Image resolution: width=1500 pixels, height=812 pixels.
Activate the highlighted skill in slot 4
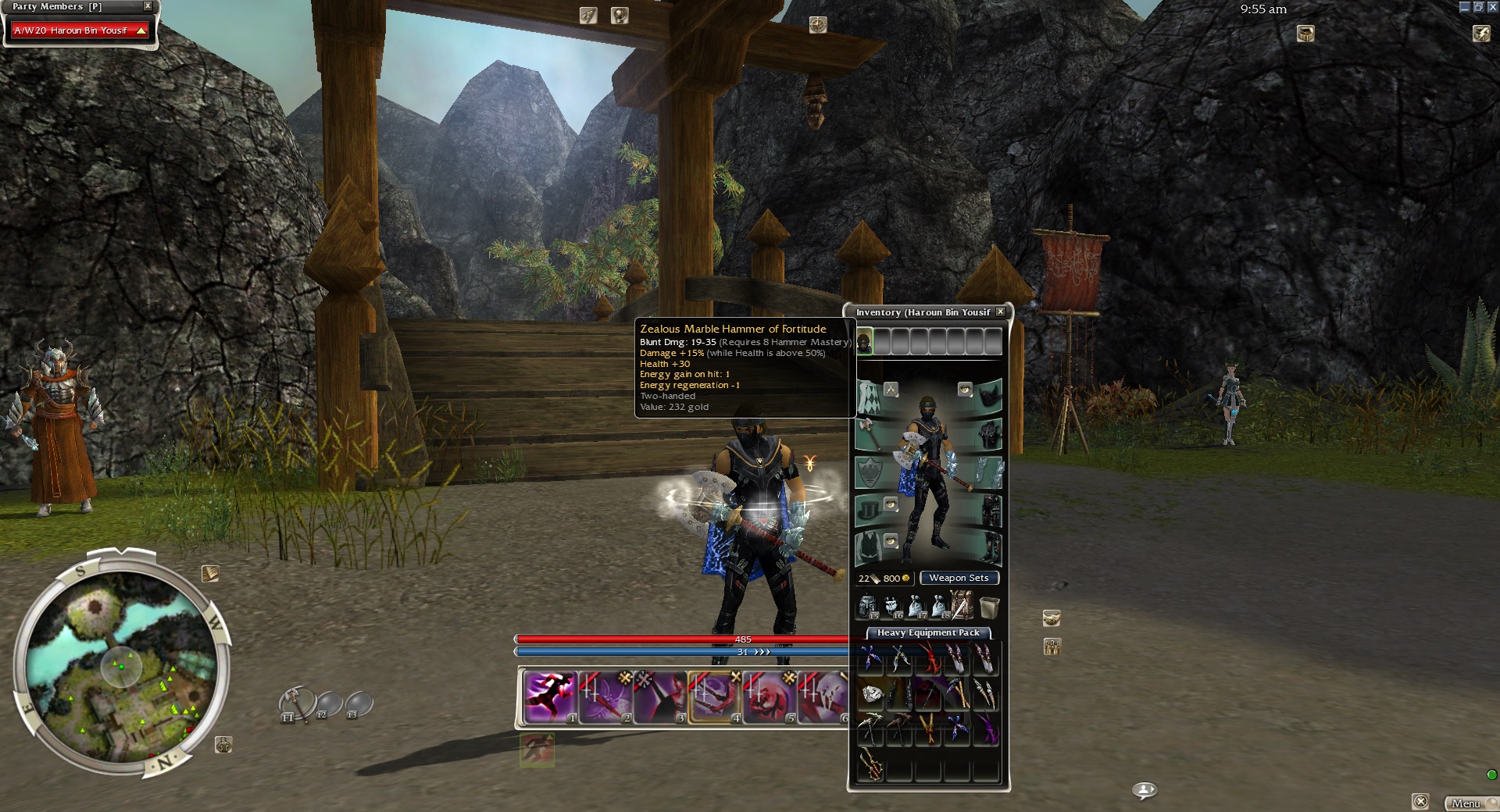pyautogui.click(x=715, y=696)
